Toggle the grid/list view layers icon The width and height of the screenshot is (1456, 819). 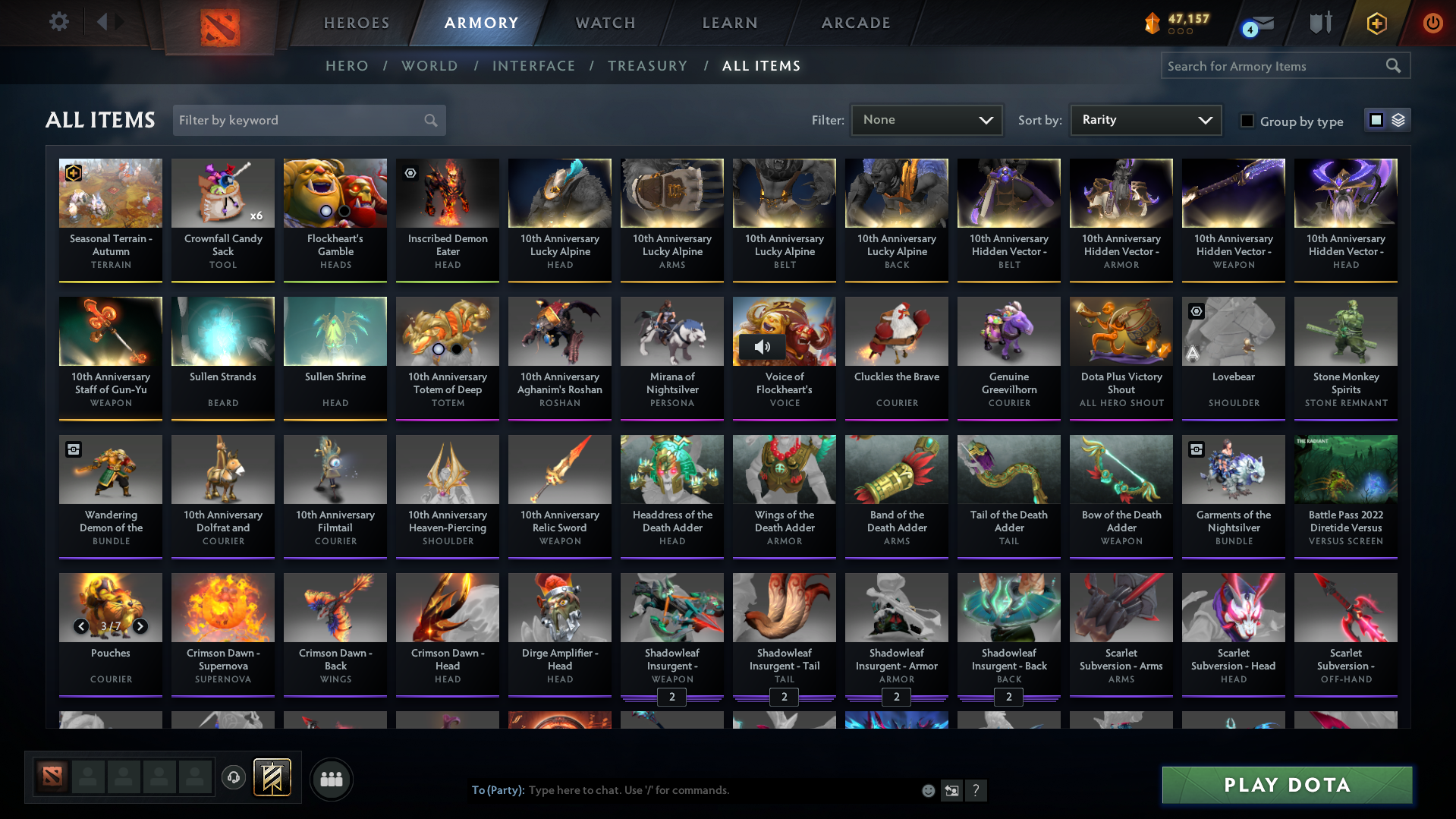tap(1397, 119)
